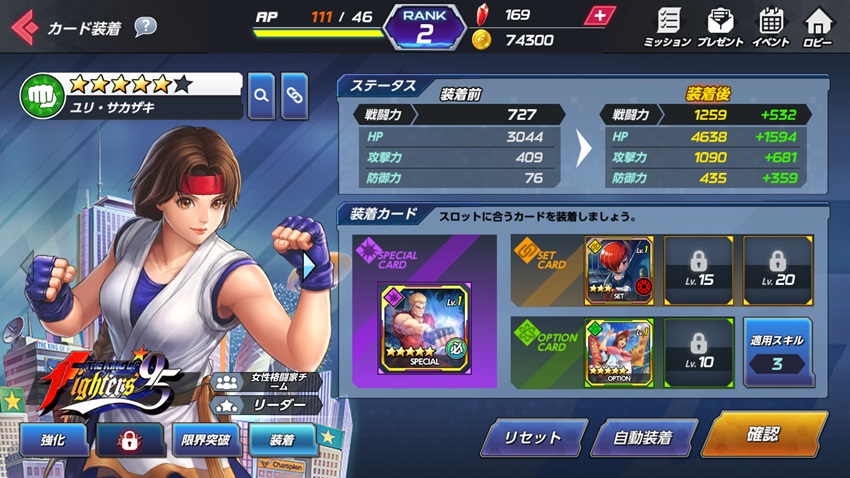
Task: Click the リセット button
Action: point(534,438)
